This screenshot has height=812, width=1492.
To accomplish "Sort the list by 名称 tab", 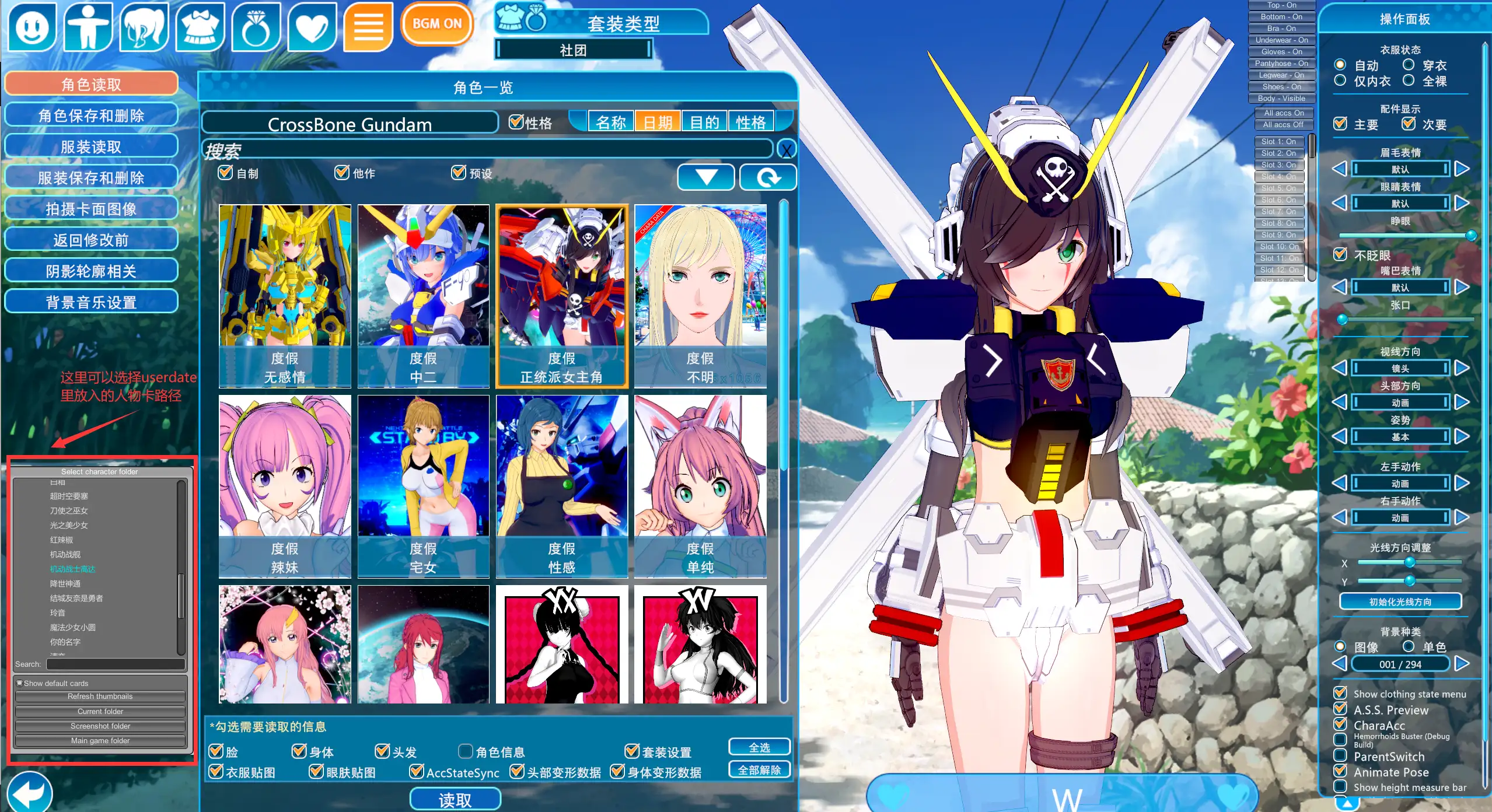I will click(611, 123).
